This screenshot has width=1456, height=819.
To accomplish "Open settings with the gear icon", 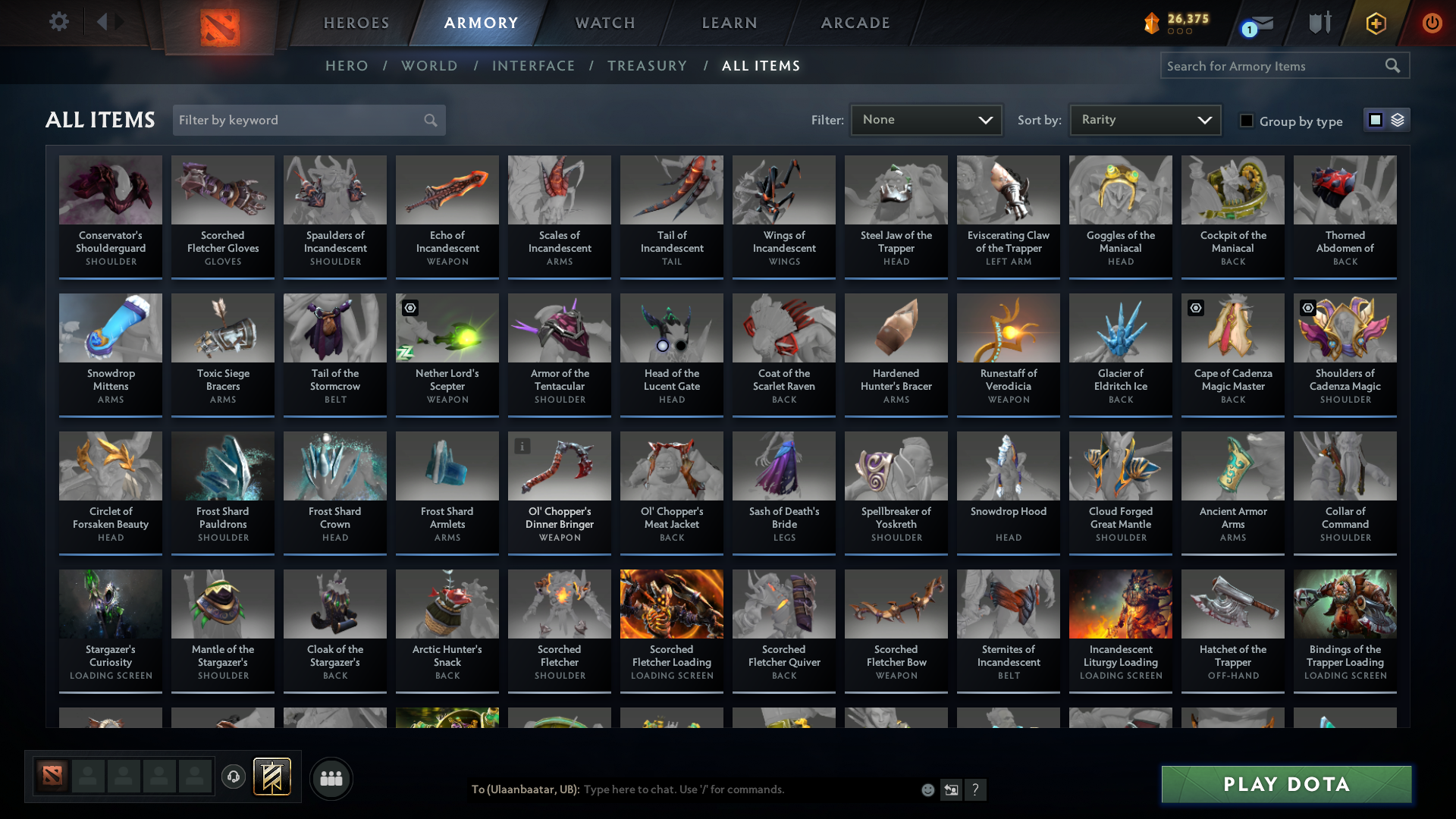I will 58,21.
